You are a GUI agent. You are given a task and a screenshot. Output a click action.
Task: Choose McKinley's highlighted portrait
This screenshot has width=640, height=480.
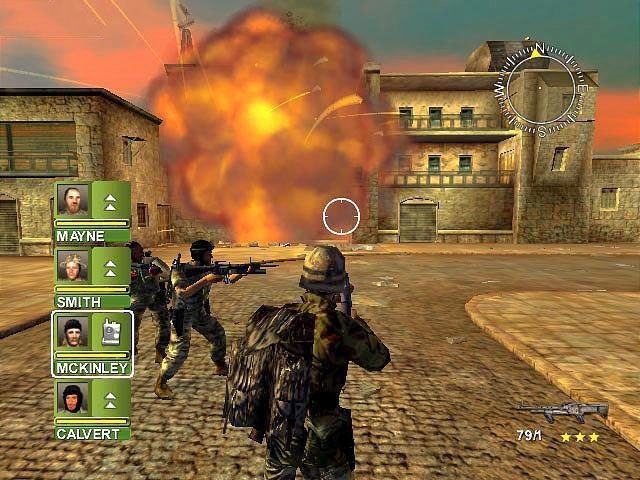coord(73,331)
